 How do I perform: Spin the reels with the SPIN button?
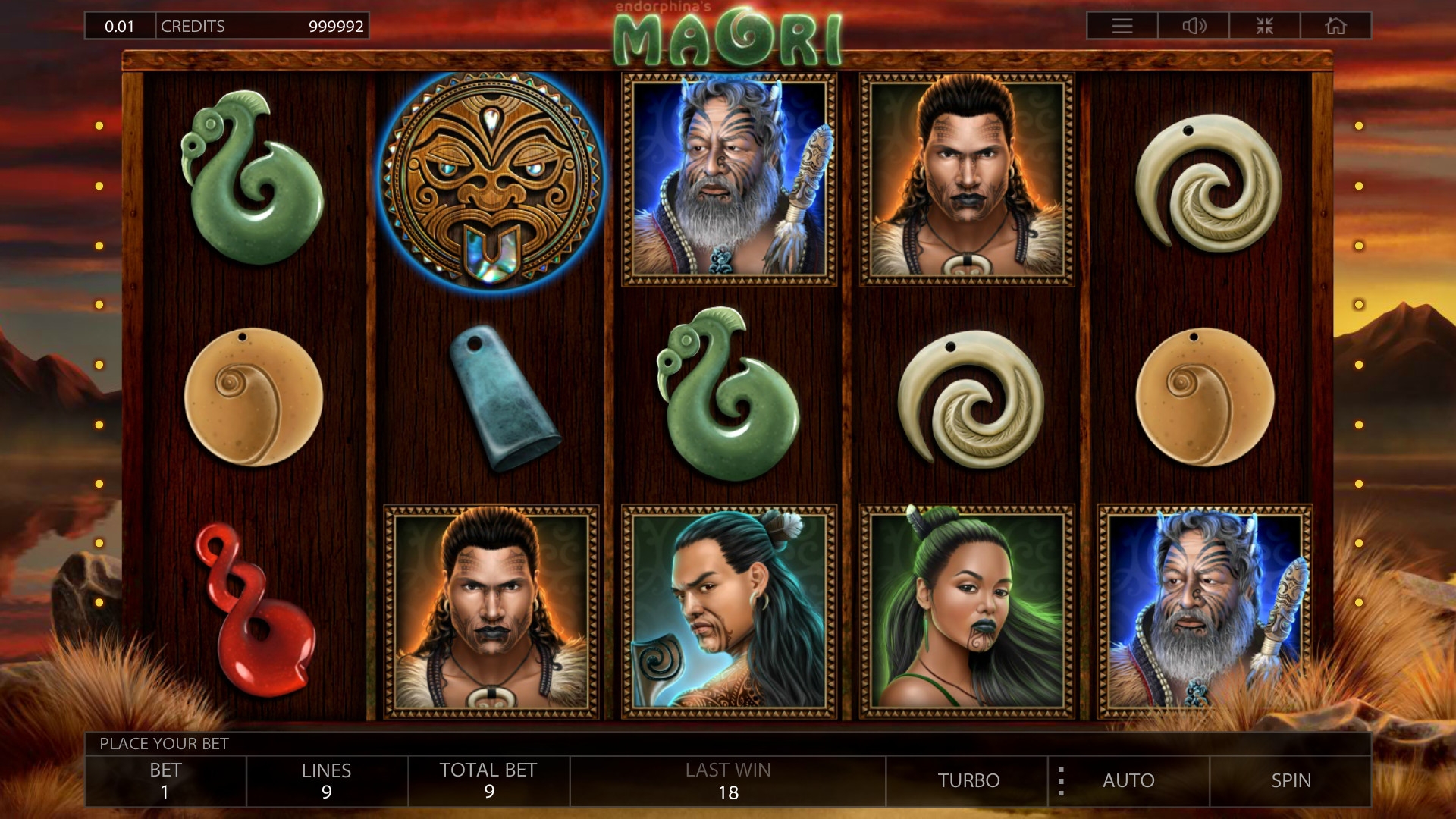click(x=1291, y=780)
